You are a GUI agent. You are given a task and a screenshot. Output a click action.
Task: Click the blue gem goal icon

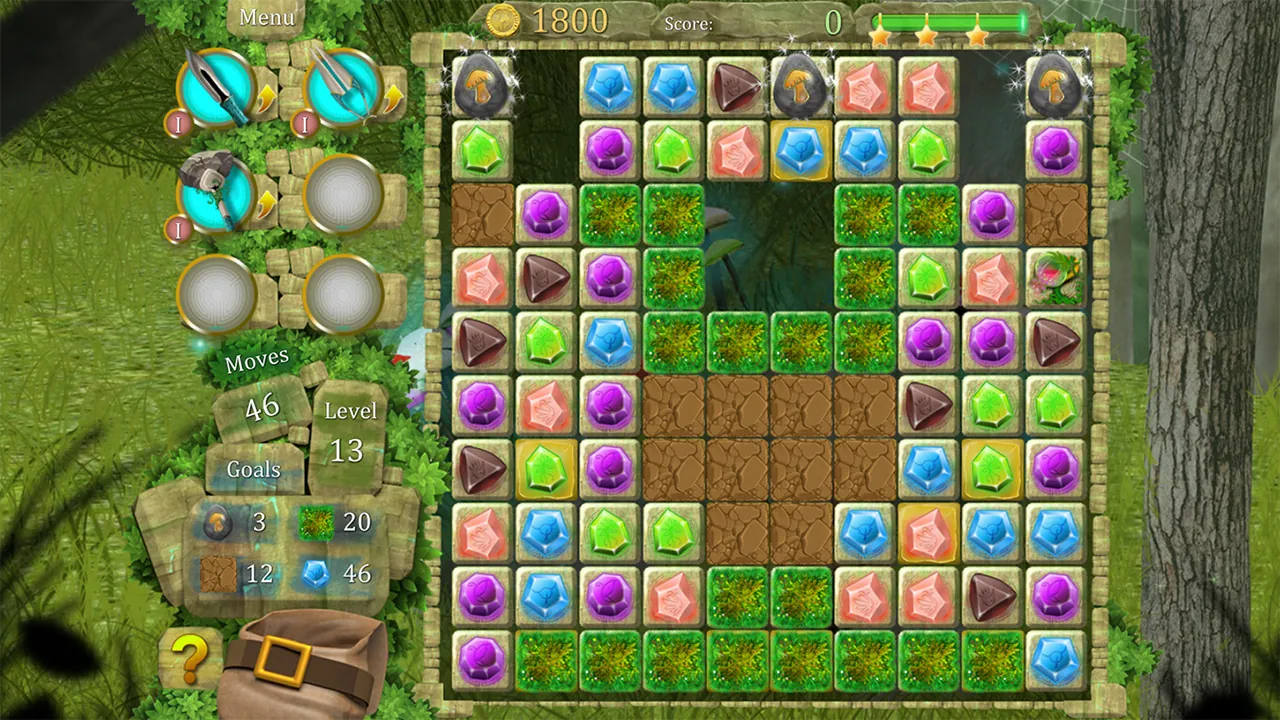(317, 574)
